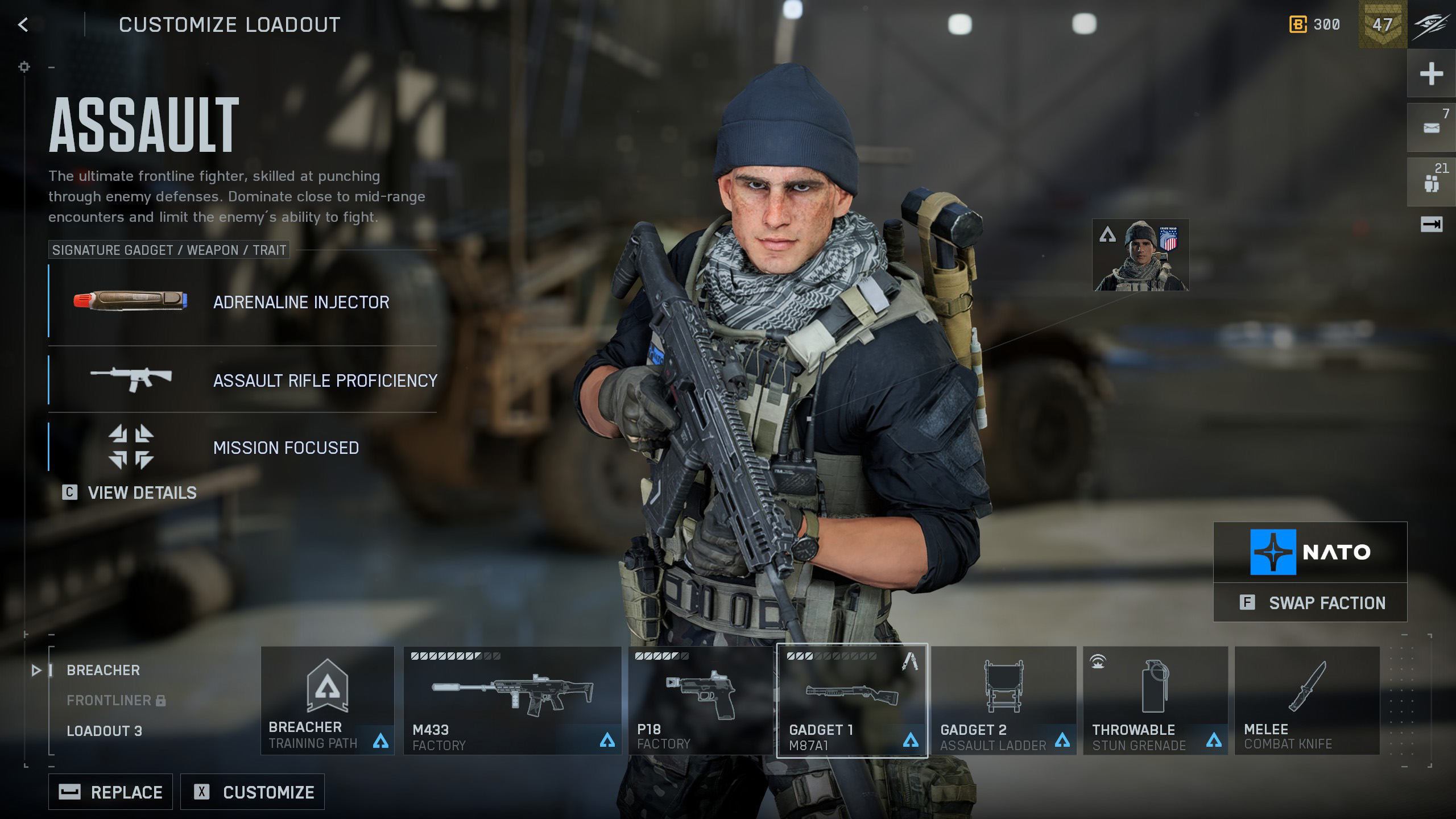
Task: Choose the Gadget 1 M87A1 slot
Action: [x=851, y=700]
